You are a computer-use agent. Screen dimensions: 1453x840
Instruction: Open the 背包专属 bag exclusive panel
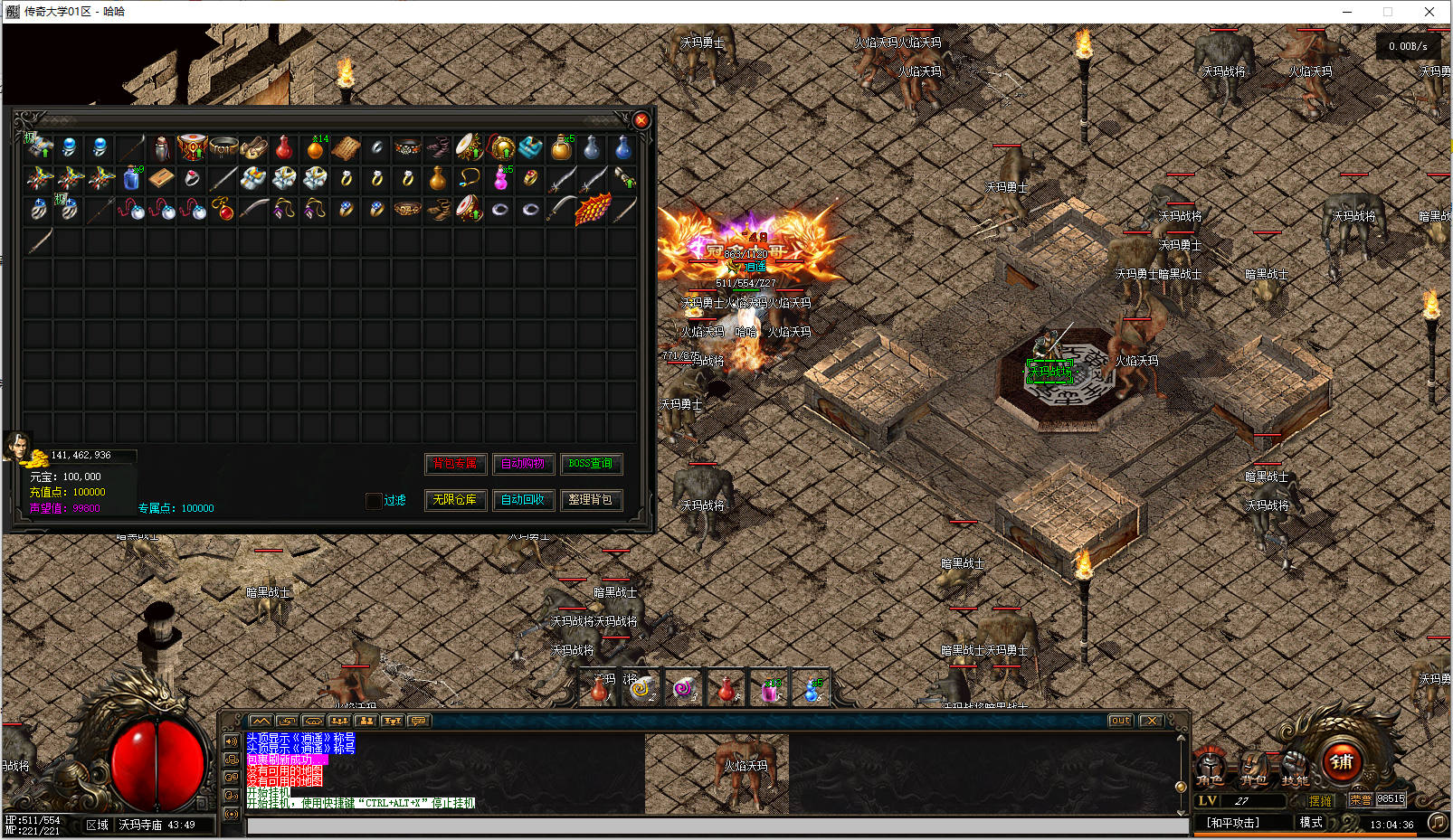pos(455,464)
